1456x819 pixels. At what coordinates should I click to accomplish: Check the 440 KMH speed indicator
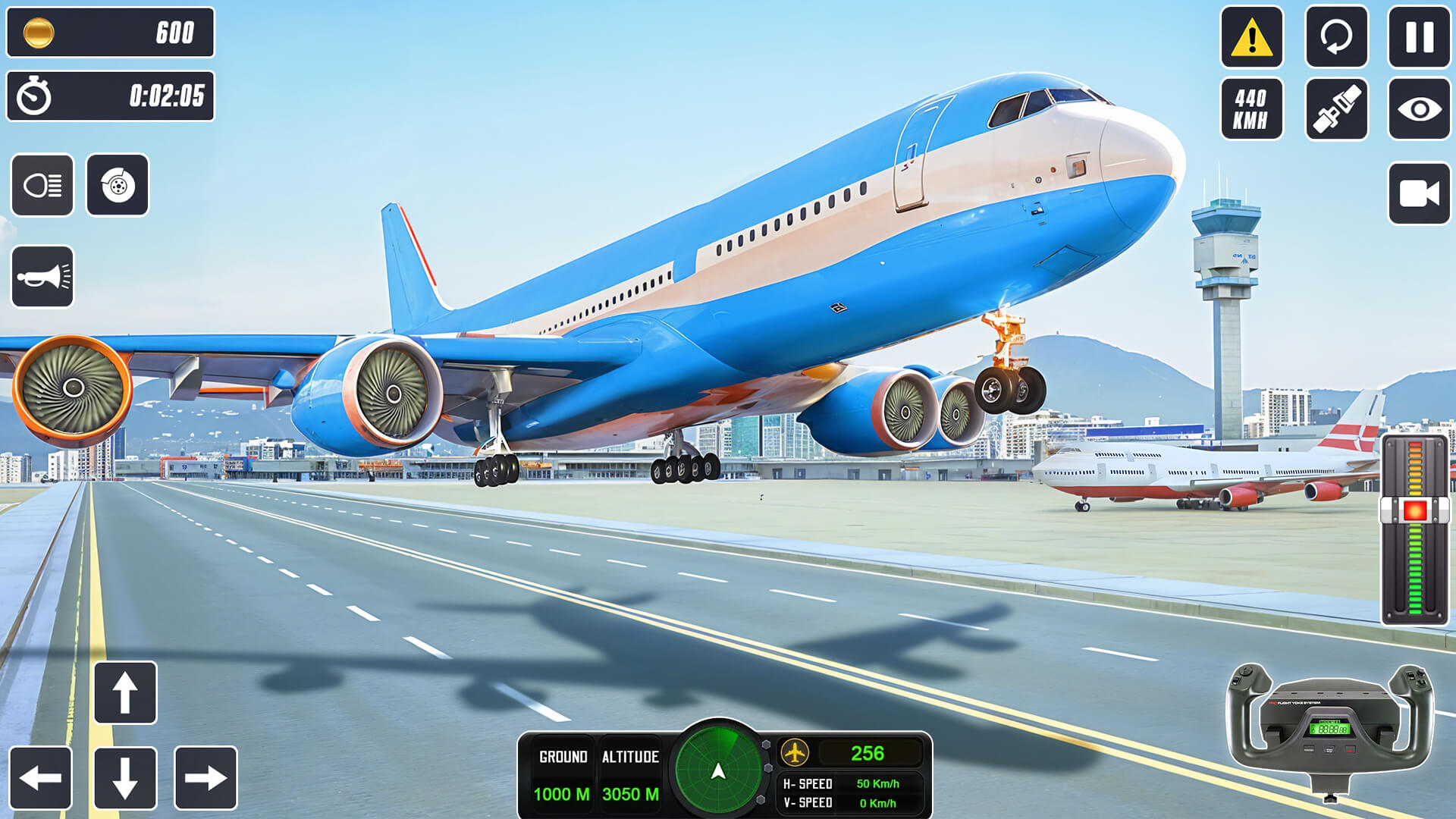click(x=1252, y=106)
